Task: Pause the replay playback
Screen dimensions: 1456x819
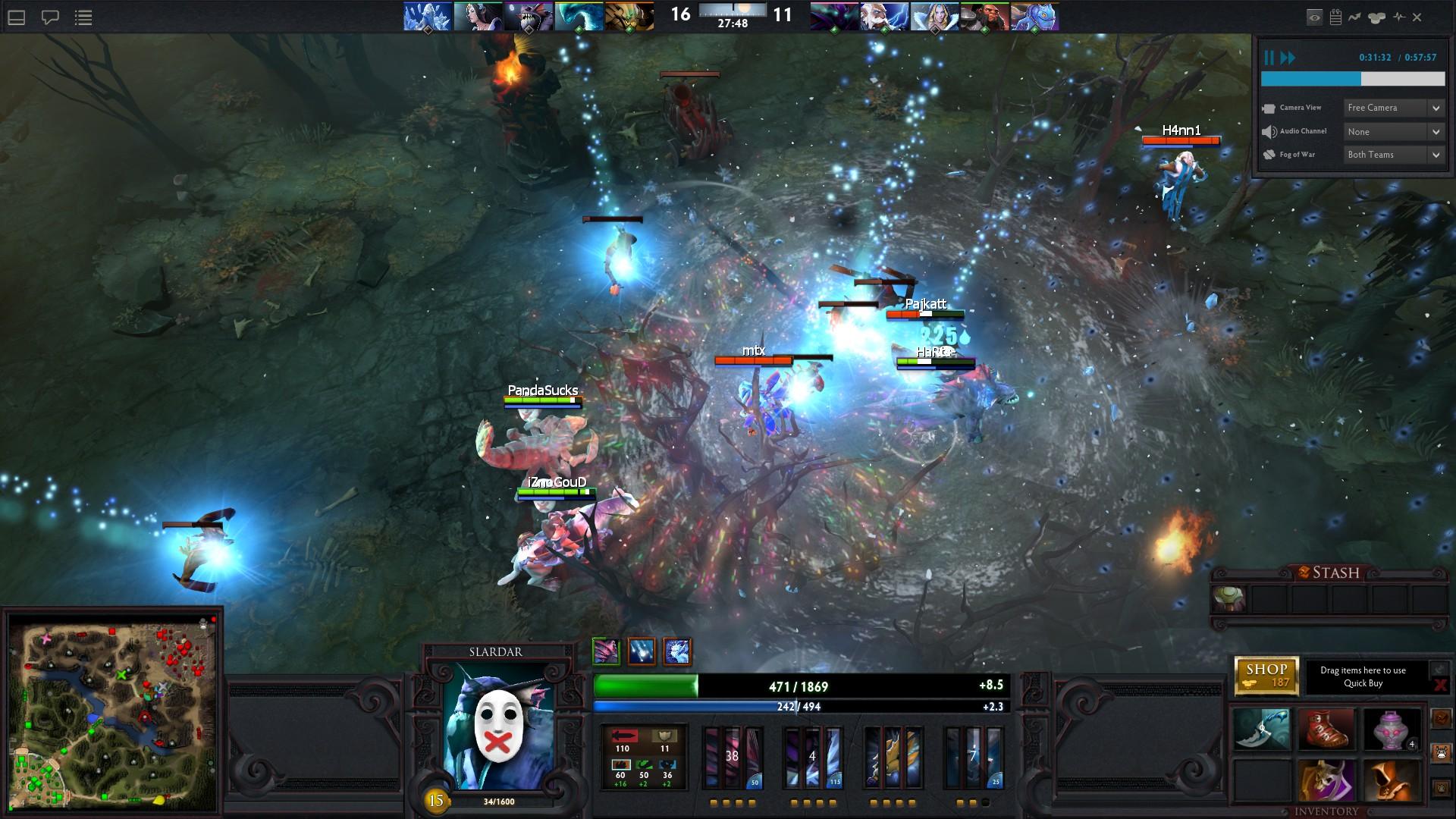Action: [x=1269, y=58]
